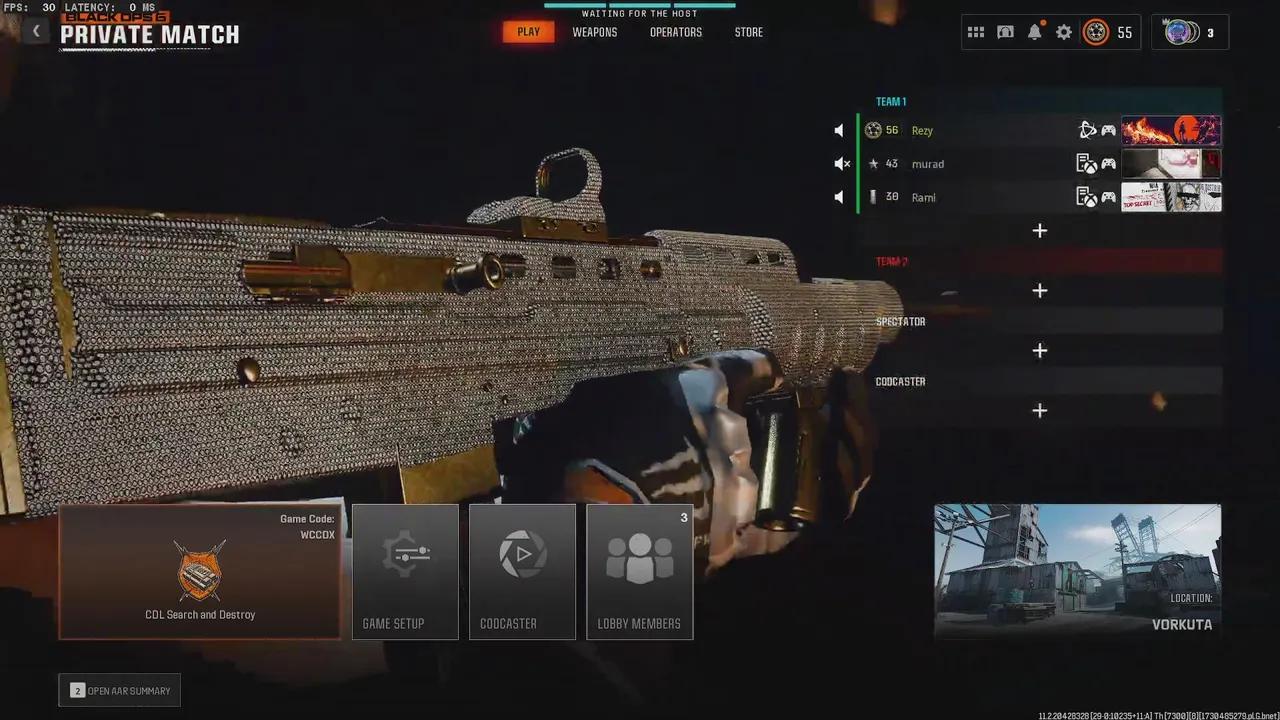Open the Operators menu
Viewport: 1280px width, 720px height.
tap(675, 31)
